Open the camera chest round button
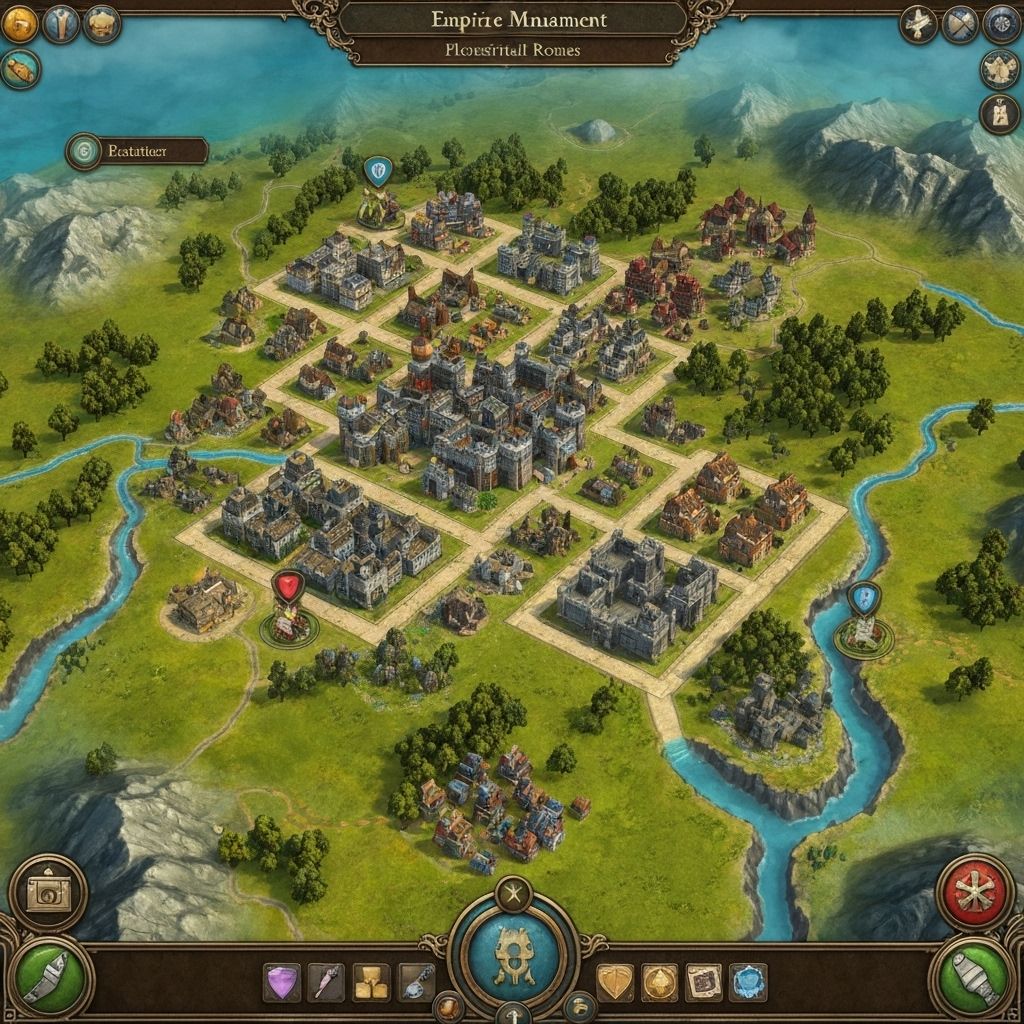Screen dimensions: 1024x1024 pos(48,893)
